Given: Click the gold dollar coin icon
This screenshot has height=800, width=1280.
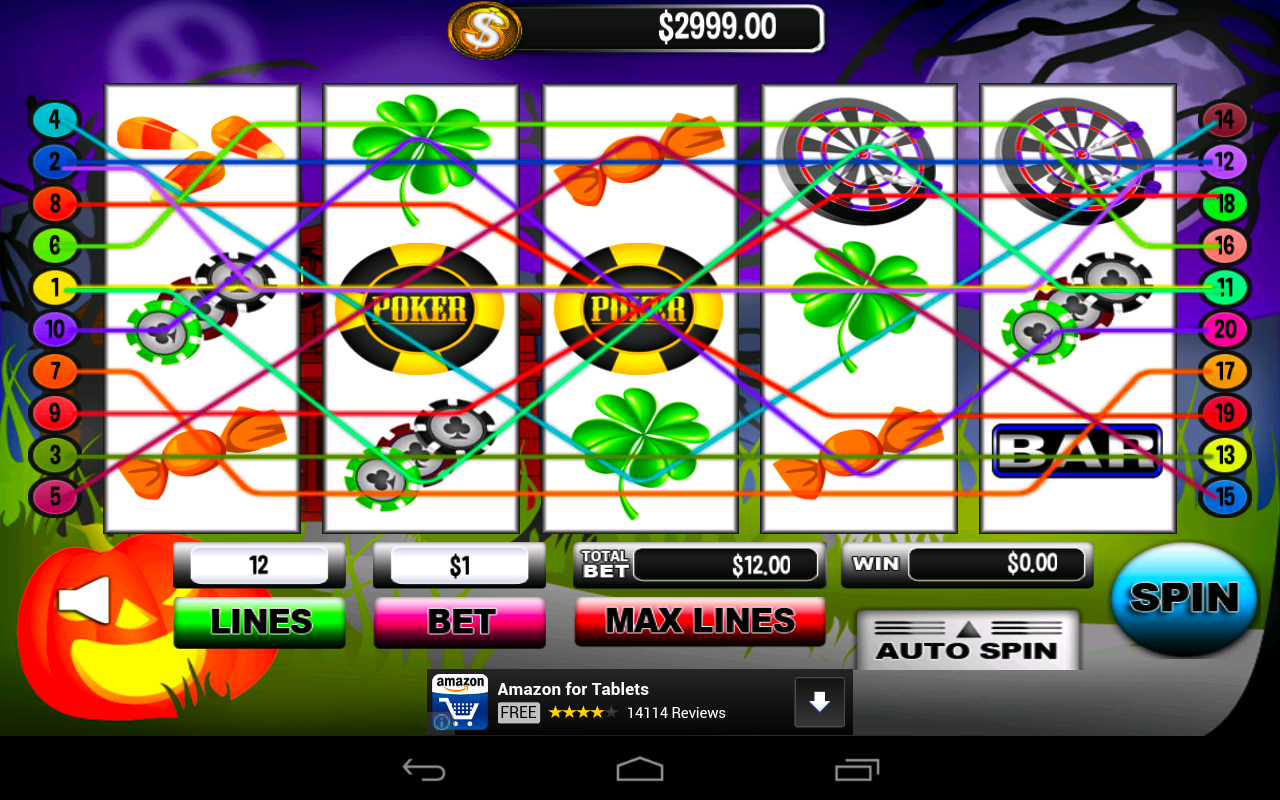Looking at the screenshot, I should [x=485, y=30].
